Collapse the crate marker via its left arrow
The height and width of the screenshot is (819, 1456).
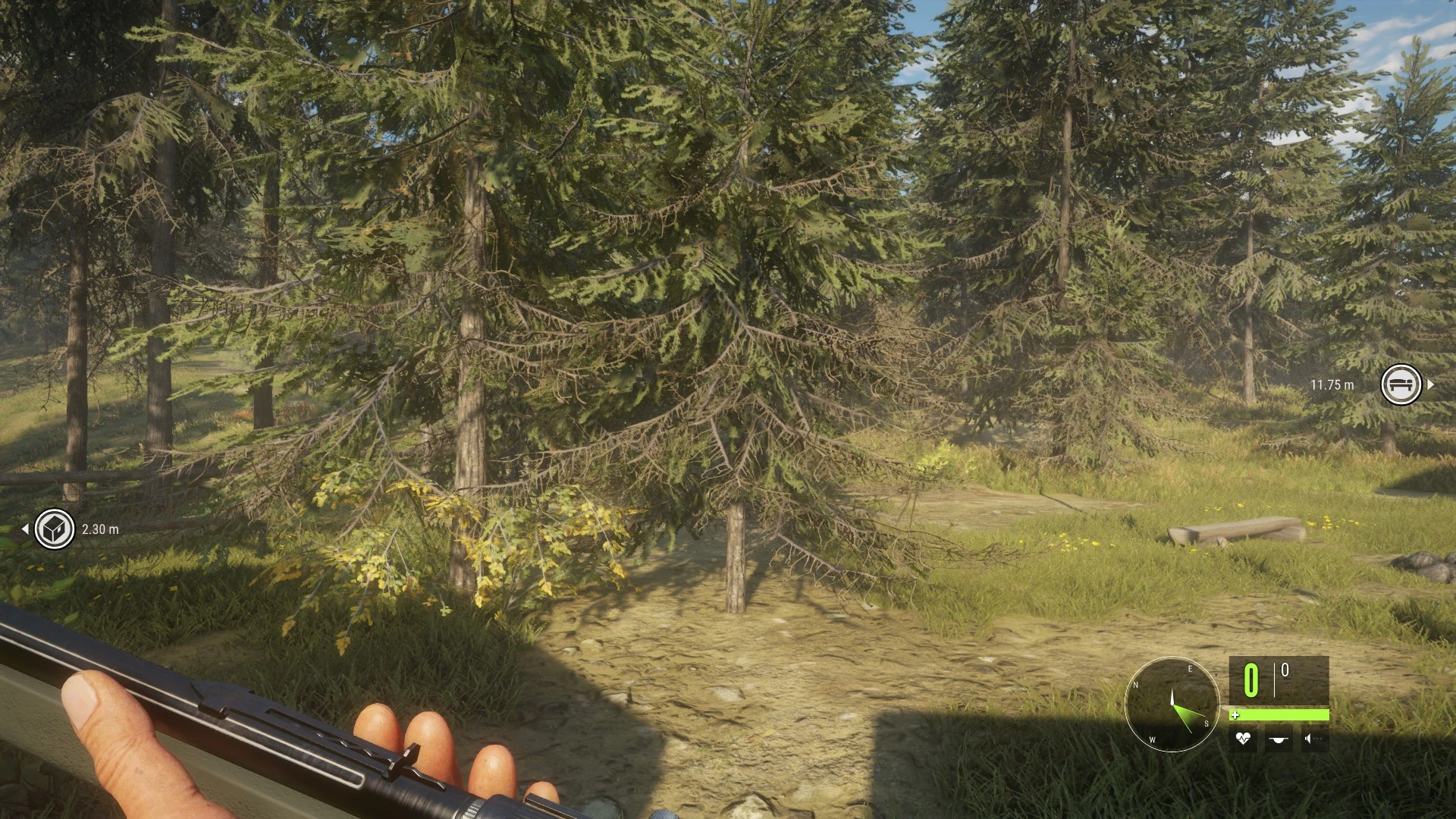pos(27,529)
